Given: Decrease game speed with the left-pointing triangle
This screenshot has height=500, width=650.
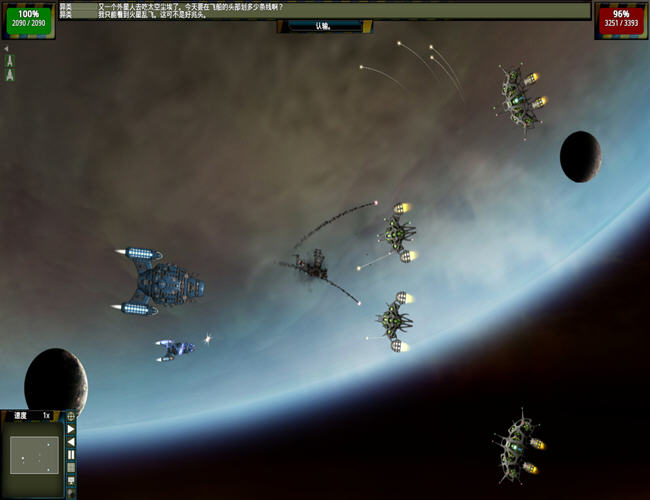Looking at the screenshot, I should pyautogui.click(x=71, y=442).
